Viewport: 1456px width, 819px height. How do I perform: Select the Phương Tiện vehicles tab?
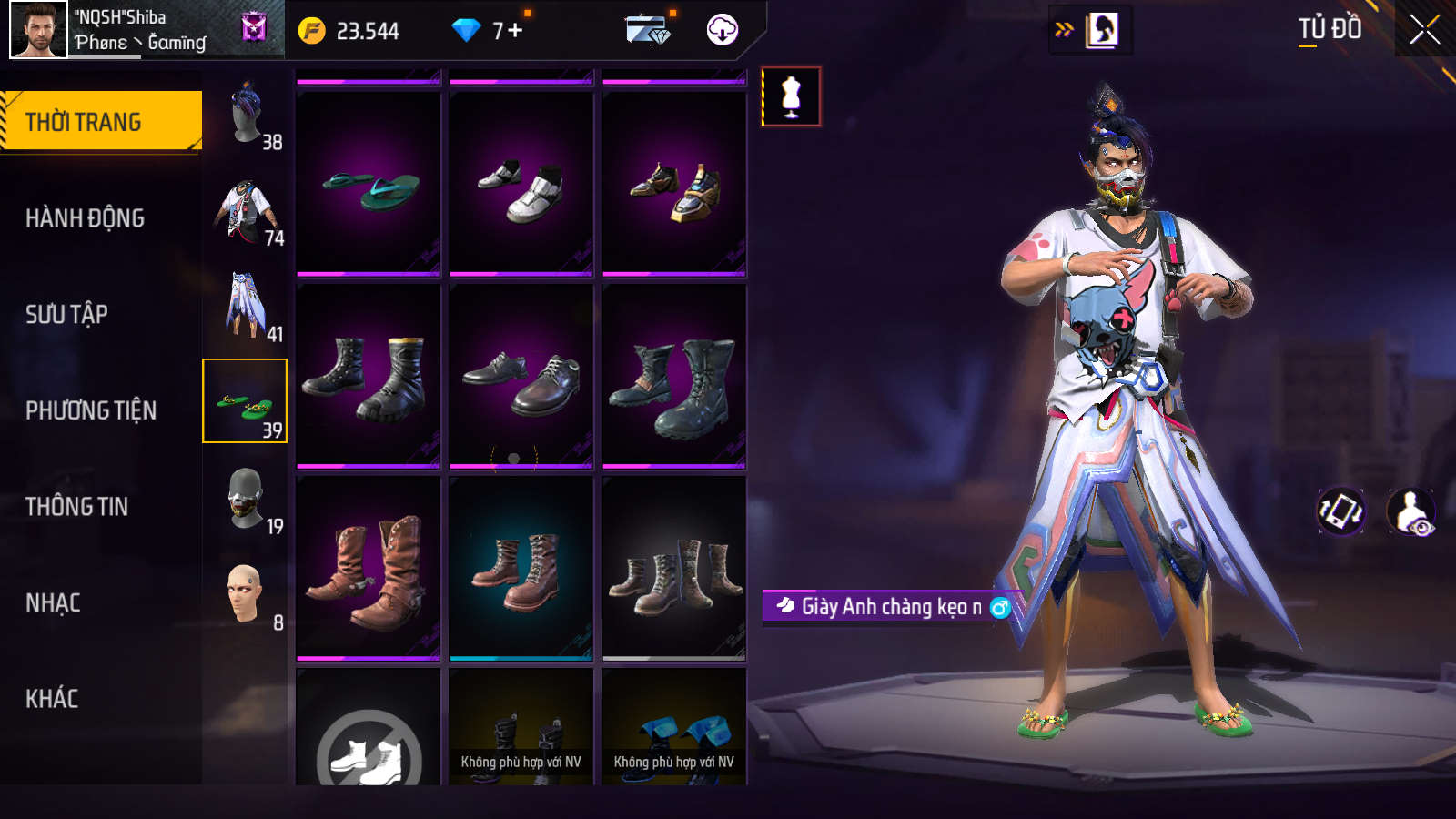click(90, 410)
